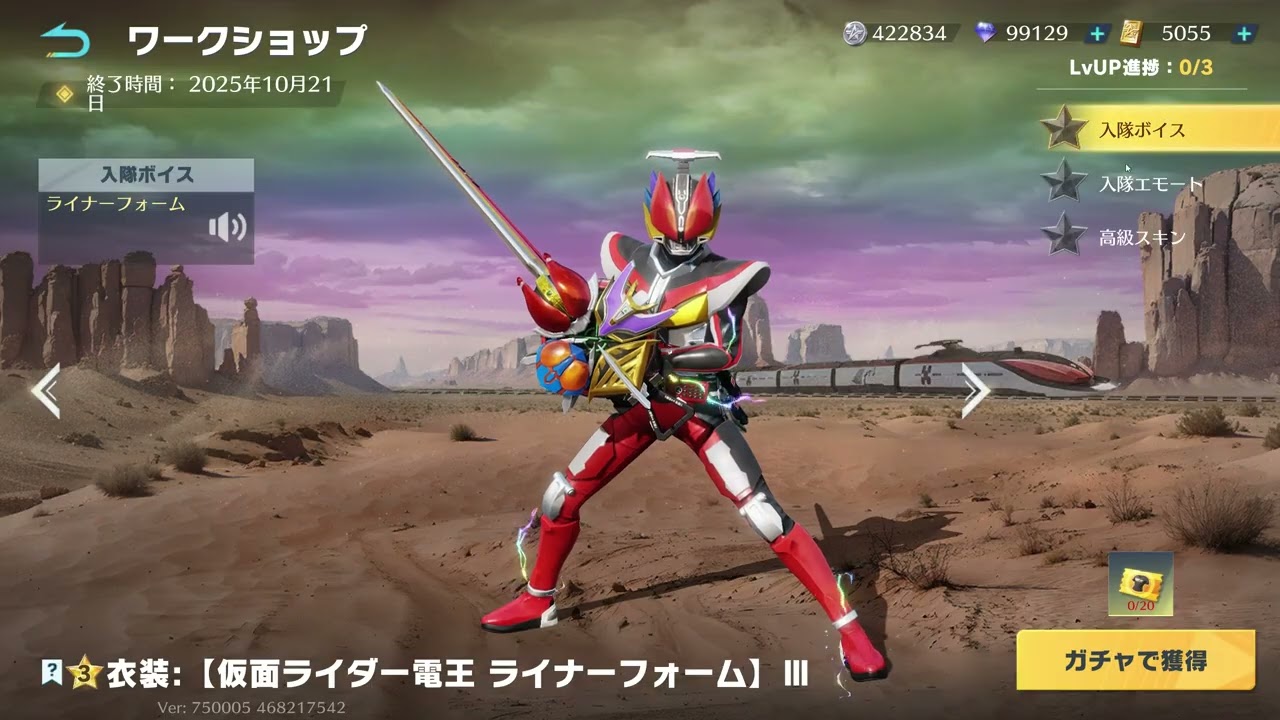Show the next outfit with right arrow
1280x720 pixels.
coord(975,390)
